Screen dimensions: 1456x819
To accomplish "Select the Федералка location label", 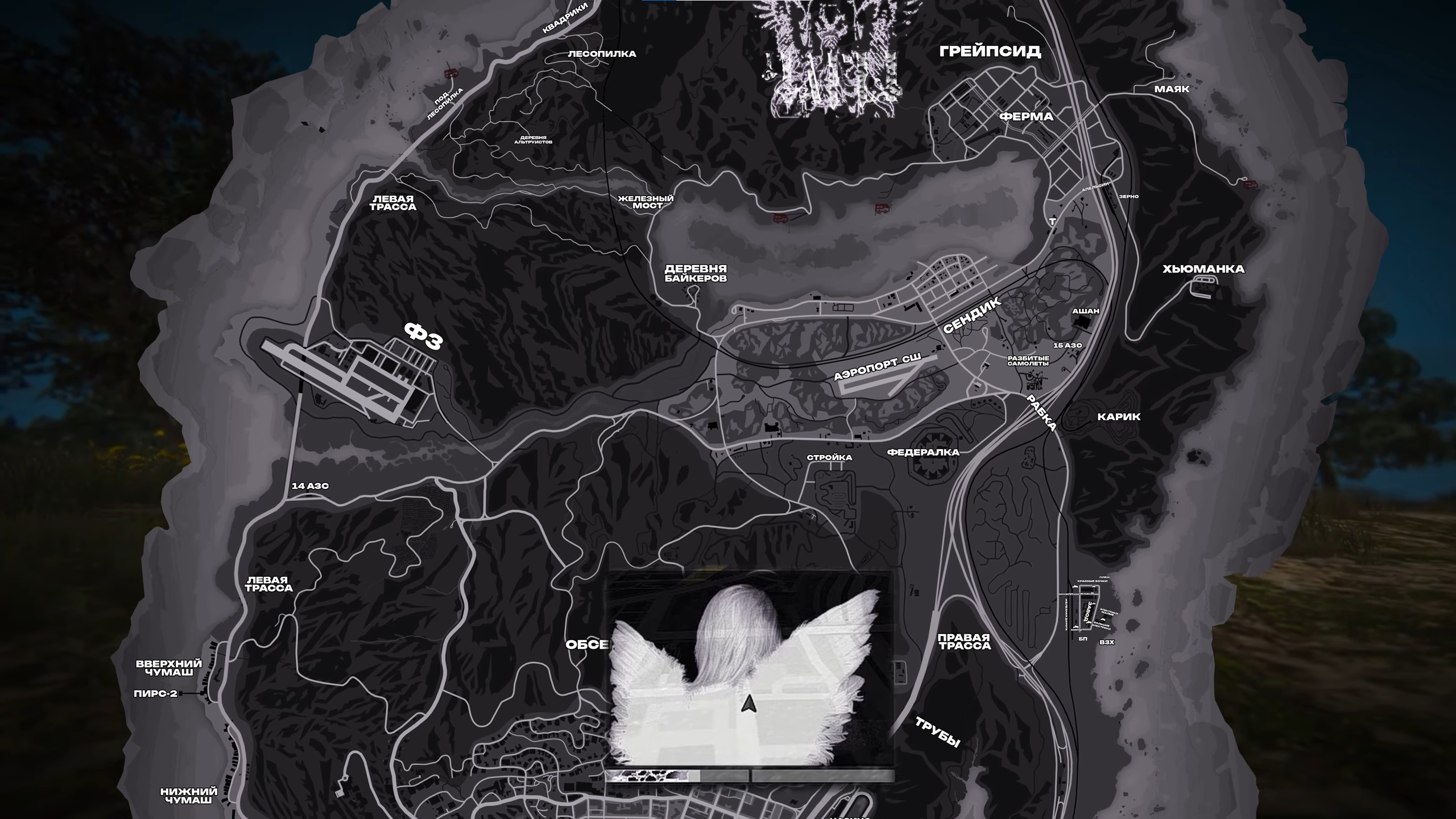I will [x=923, y=453].
